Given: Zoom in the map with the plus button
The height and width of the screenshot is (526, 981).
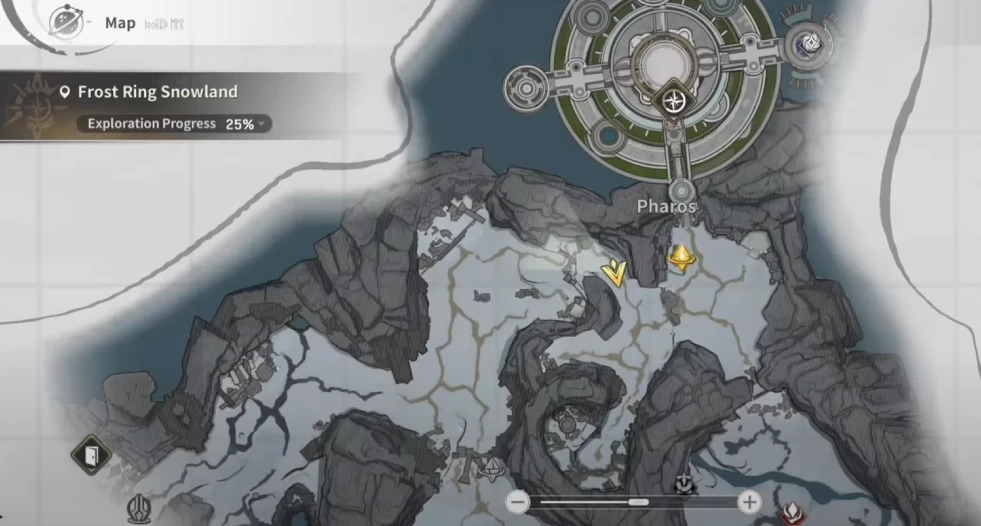Looking at the screenshot, I should click(x=749, y=502).
